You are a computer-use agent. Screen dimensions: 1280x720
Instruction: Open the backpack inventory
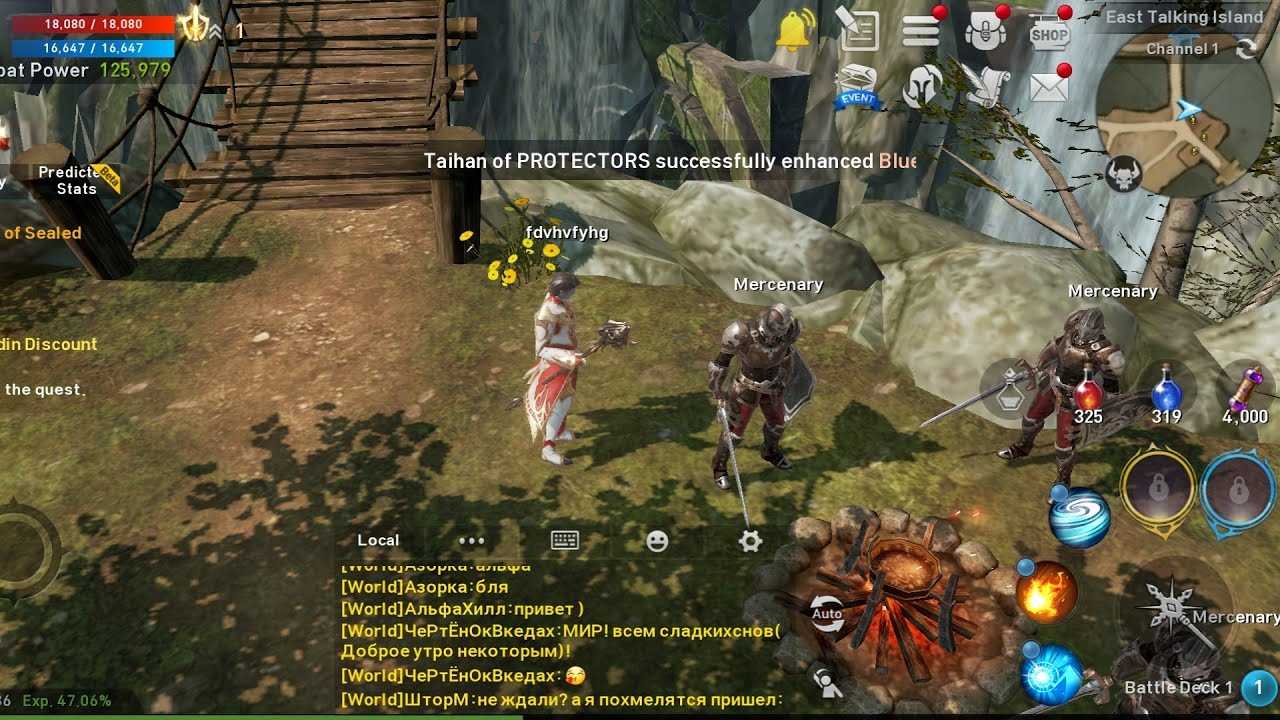tap(984, 32)
